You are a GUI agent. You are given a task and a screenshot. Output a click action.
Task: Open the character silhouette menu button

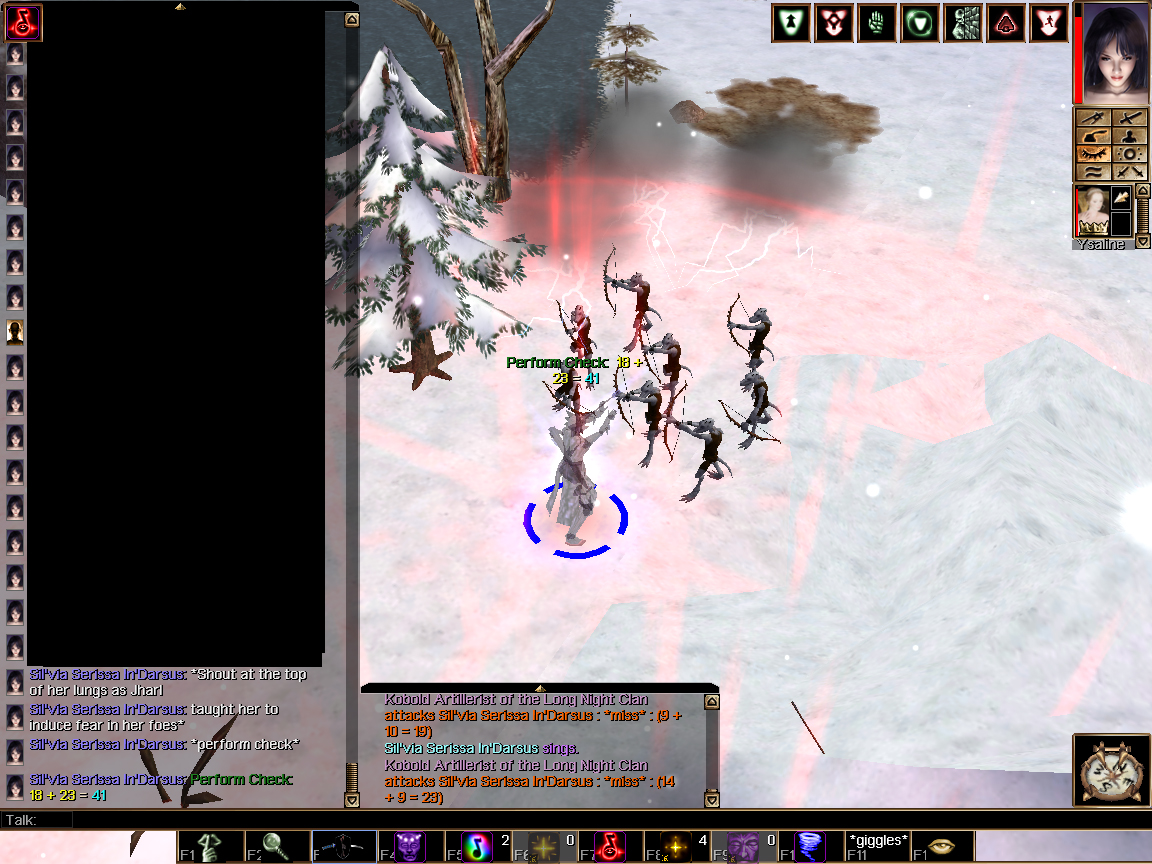pos(1131,136)
